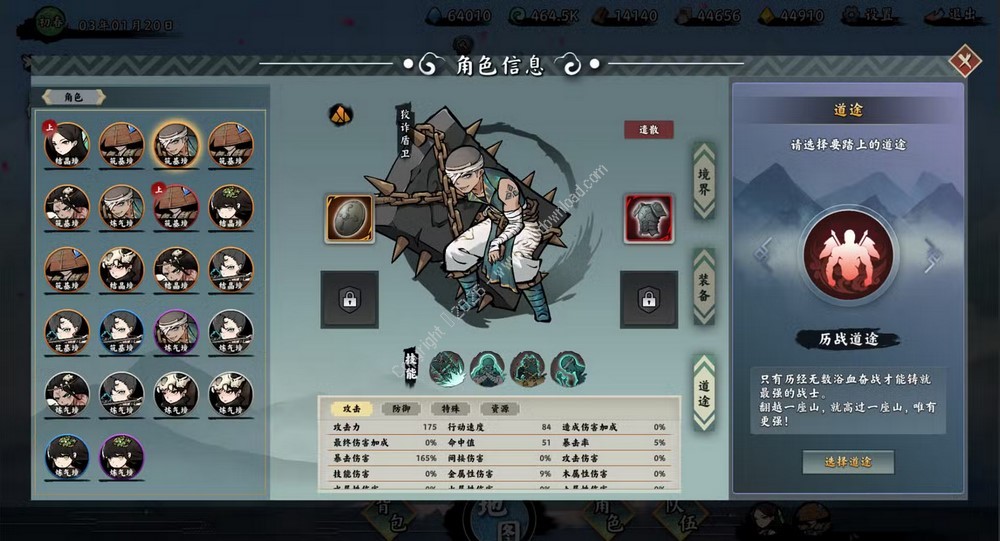The height and width of the screenshot is (541, 1000).
Task: Switch stats to the 防御 defense tab
Action: pos(400,409)
